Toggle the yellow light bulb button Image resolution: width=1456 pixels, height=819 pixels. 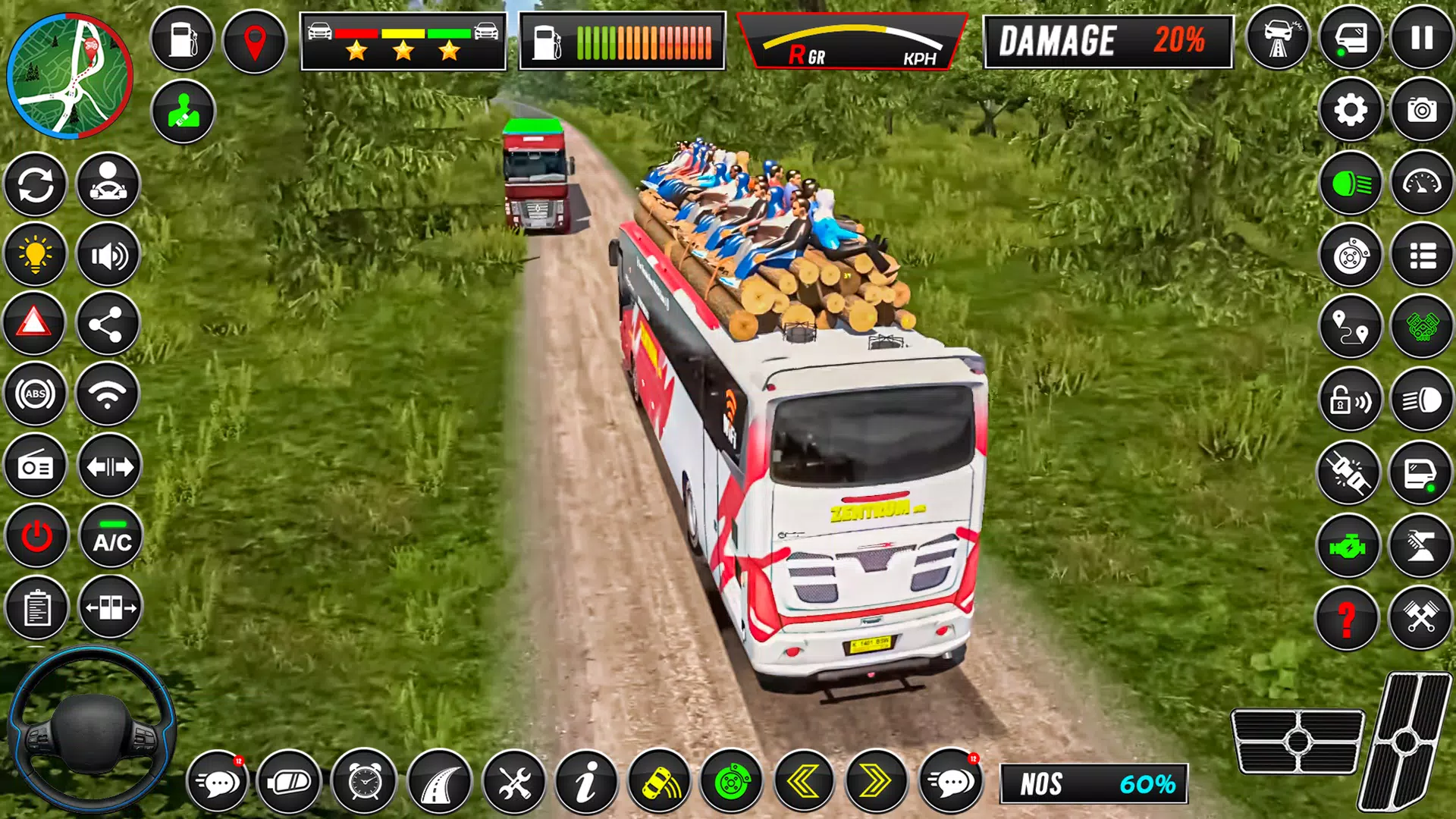point(35,255)
